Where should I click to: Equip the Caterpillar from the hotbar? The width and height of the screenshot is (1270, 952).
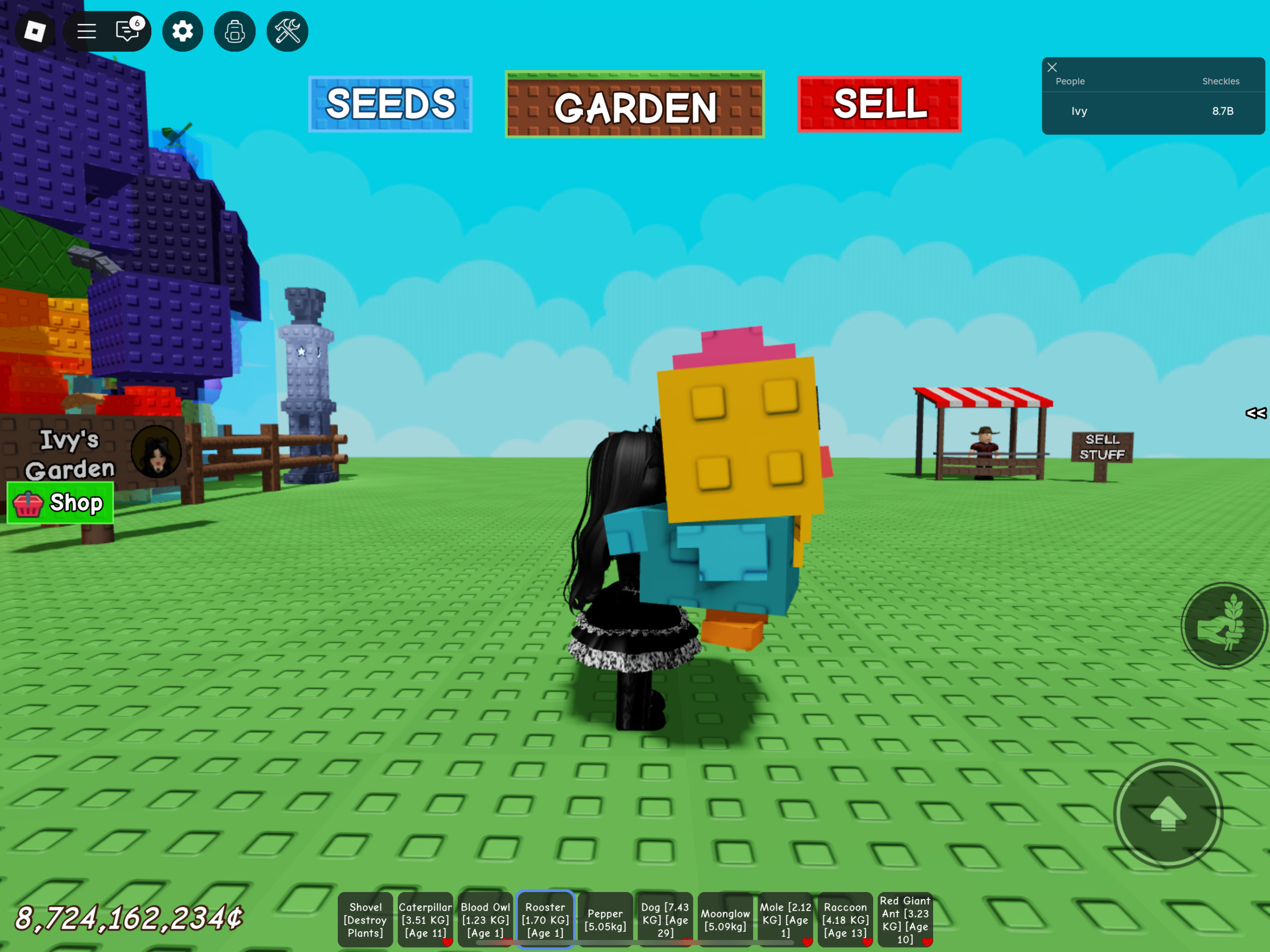pos(425,919)
